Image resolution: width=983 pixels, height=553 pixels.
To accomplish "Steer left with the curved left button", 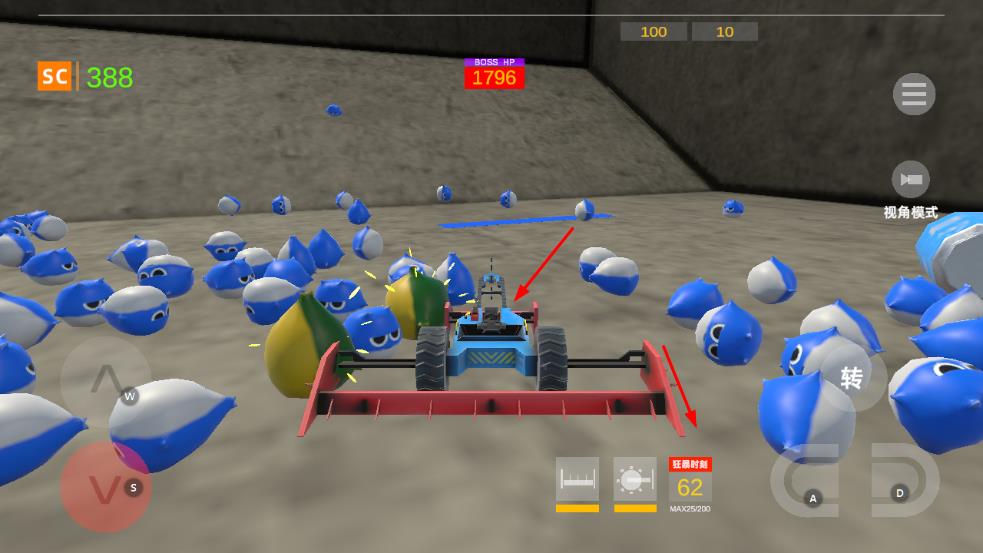I will tap(807, 480).
